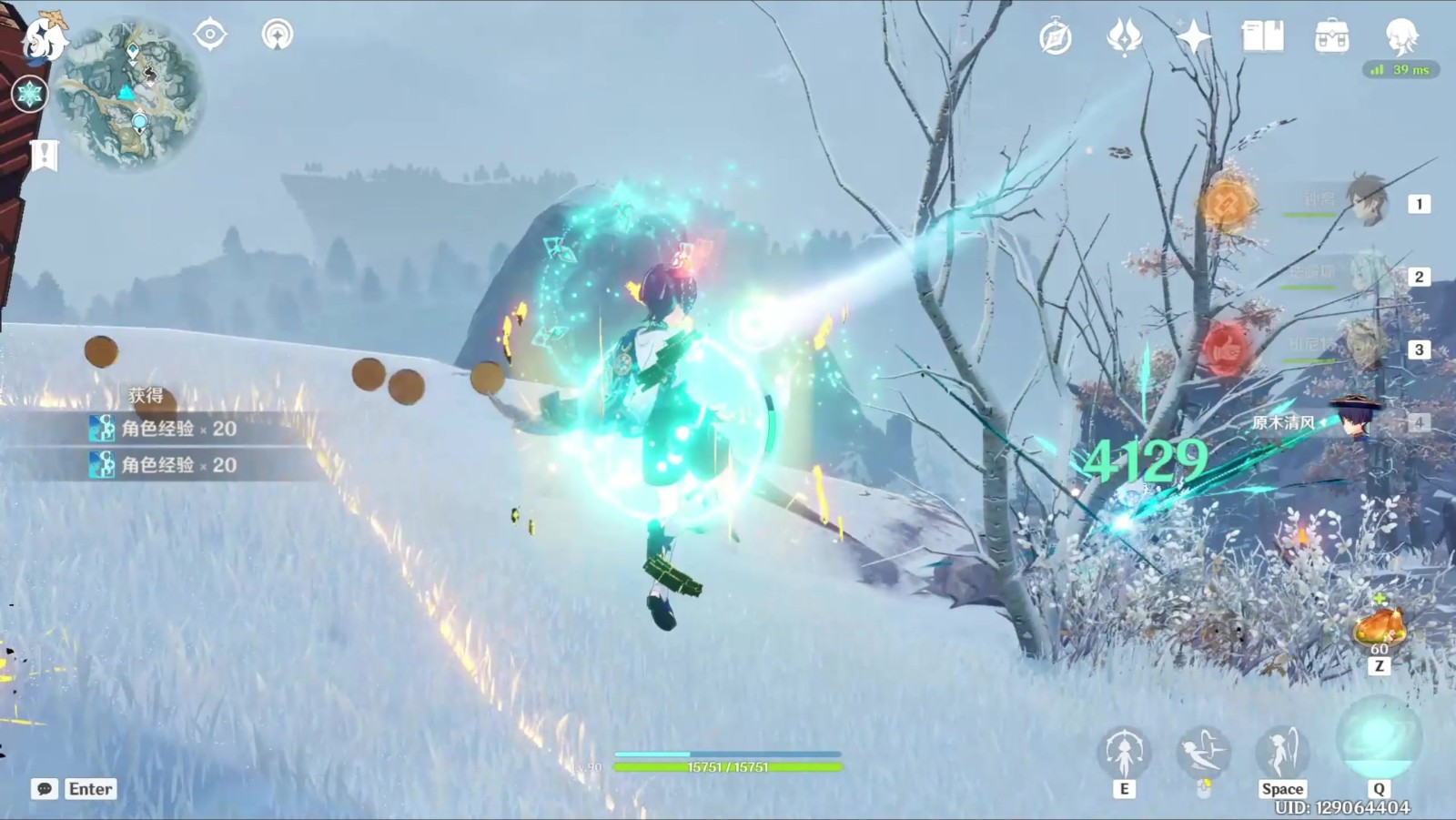Open the four-point star events icon
The width and height of the screenshot is (1456, 820).
1193,37
